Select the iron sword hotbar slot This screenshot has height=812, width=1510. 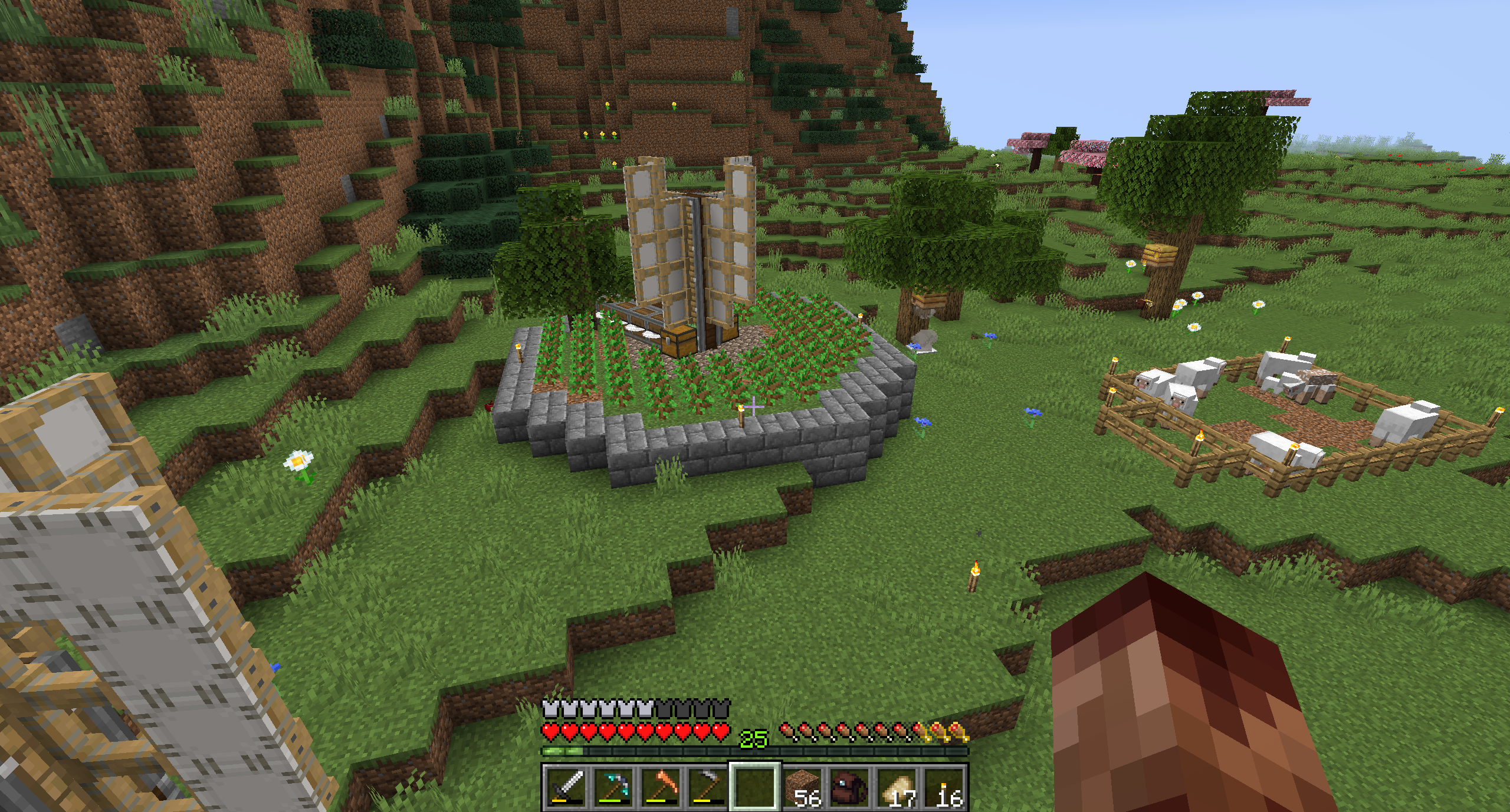(566, 787)
